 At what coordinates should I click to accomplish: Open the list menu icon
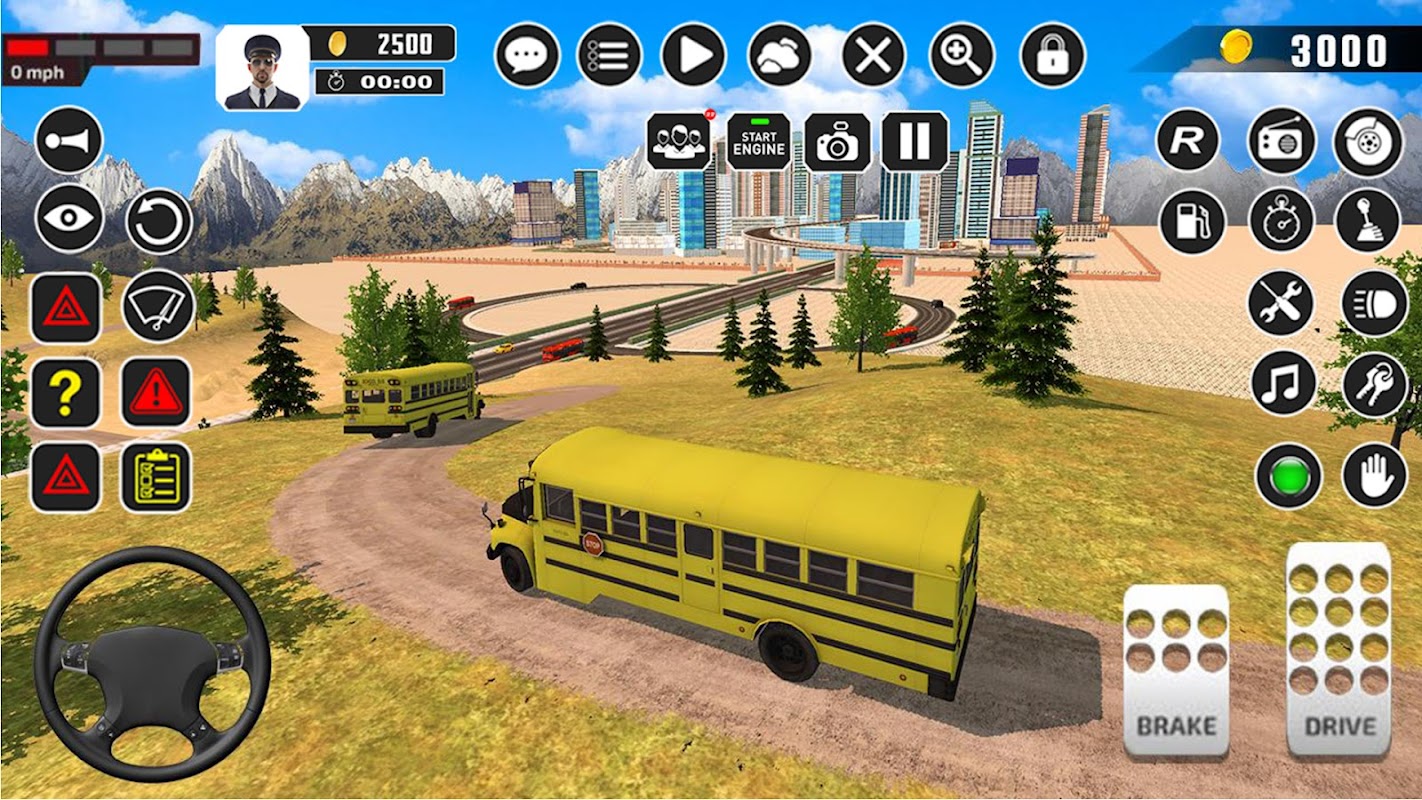click(609, 55)
